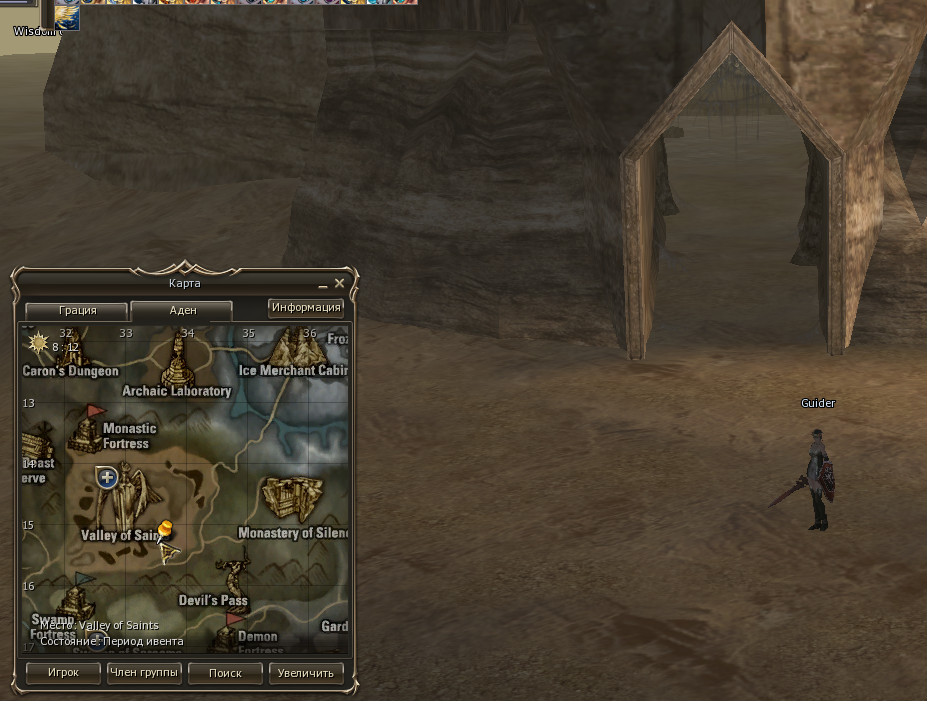Select Archaic Laboratory on the map
The width and height of the screenshot is (927, 701).
[x=179, y=362]
